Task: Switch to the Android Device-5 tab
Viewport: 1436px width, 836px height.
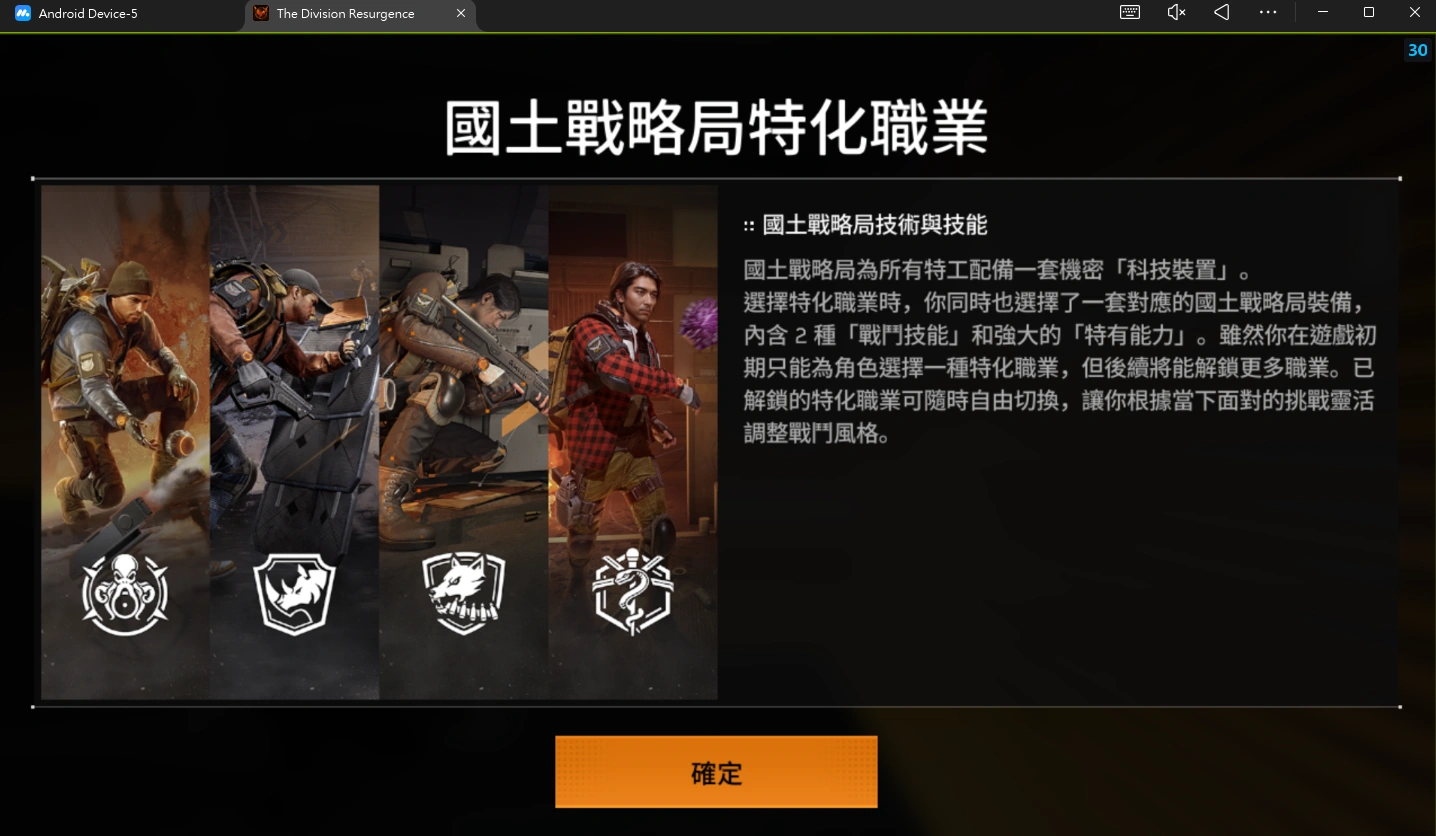Action: (95, 13)
